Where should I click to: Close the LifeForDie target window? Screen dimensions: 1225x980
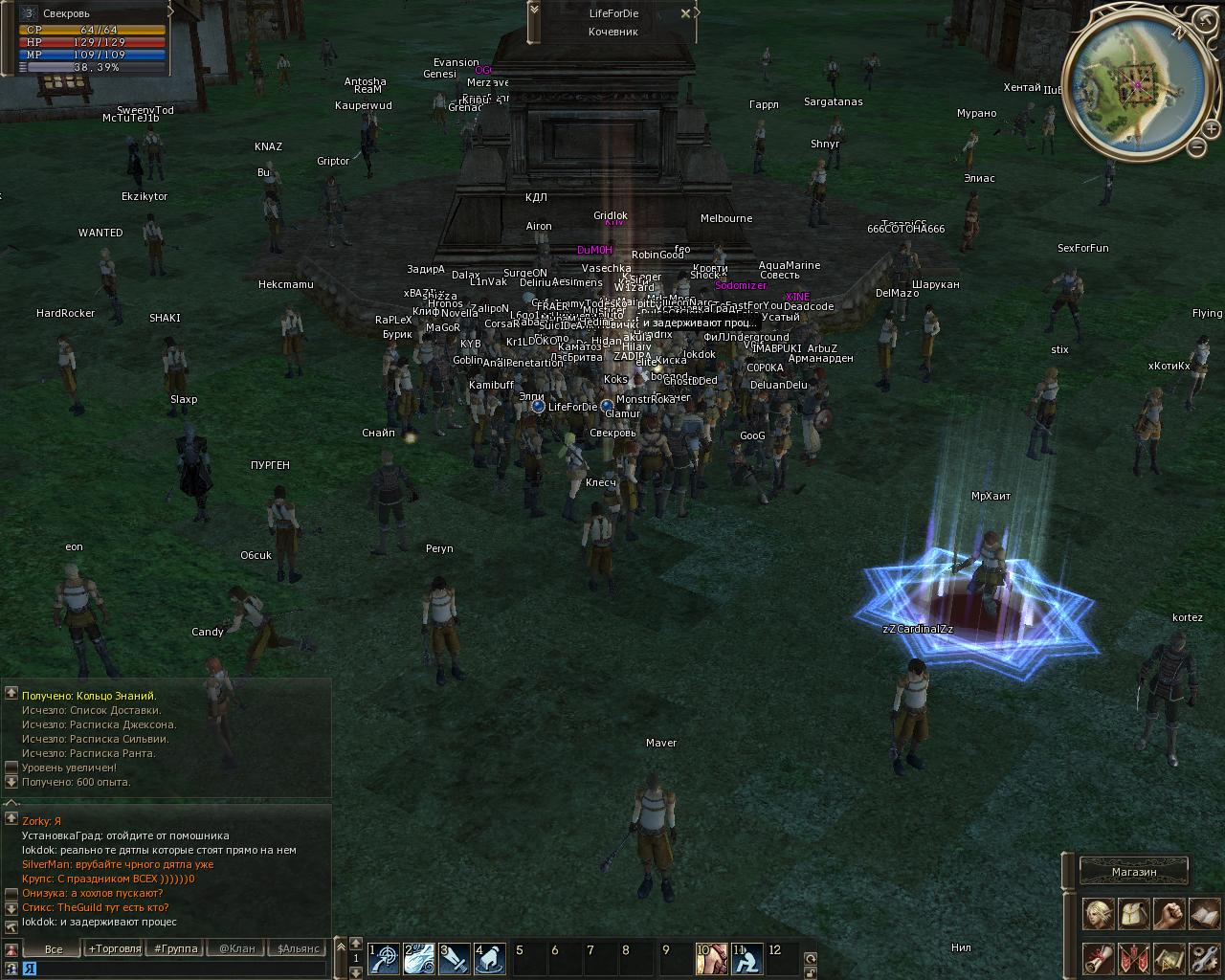point(685,13)
